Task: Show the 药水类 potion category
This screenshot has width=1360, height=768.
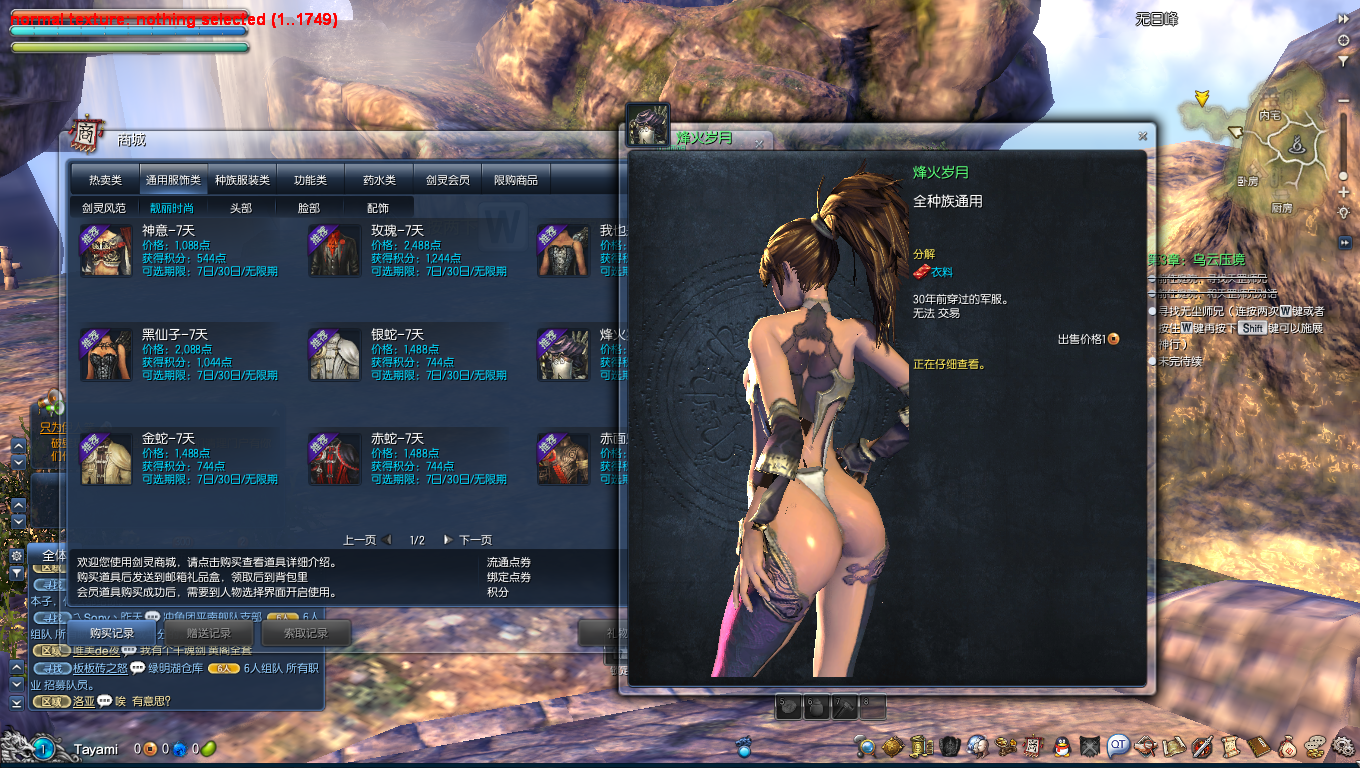Action: tap(379, 180)
